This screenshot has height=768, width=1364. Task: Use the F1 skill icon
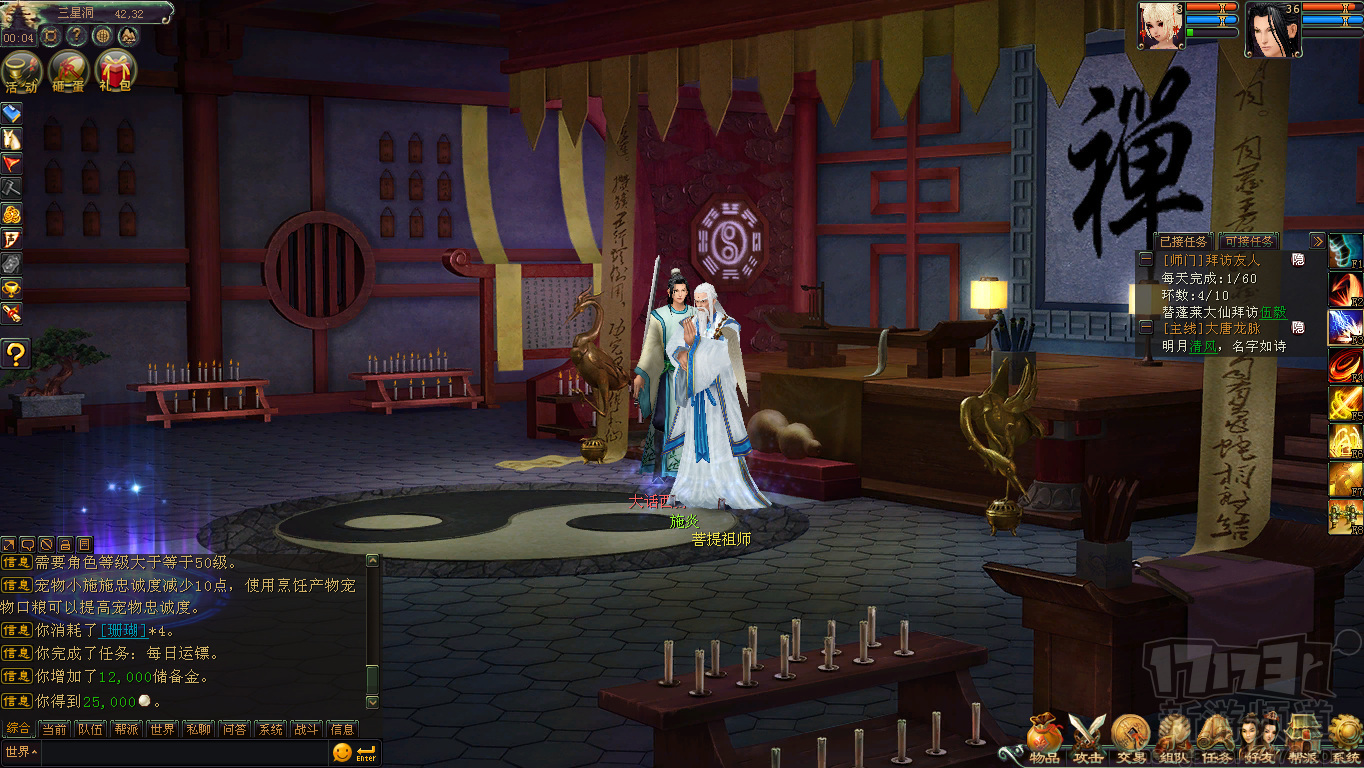[x=1345, y=250]
